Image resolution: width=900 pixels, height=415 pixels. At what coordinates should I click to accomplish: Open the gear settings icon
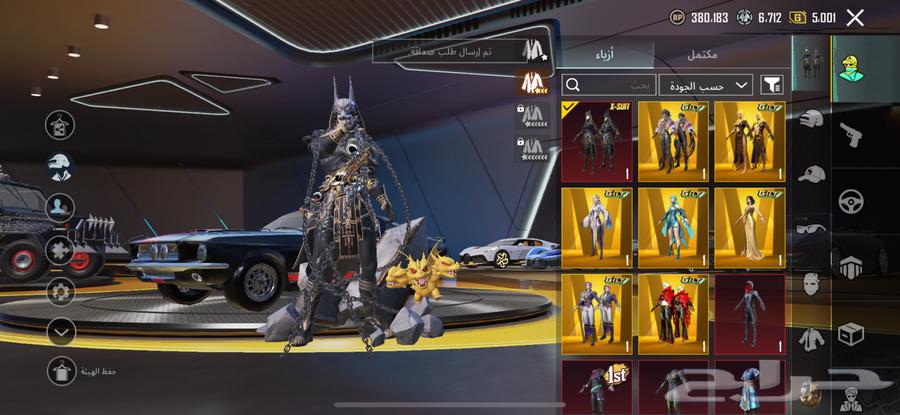(62, 291)
